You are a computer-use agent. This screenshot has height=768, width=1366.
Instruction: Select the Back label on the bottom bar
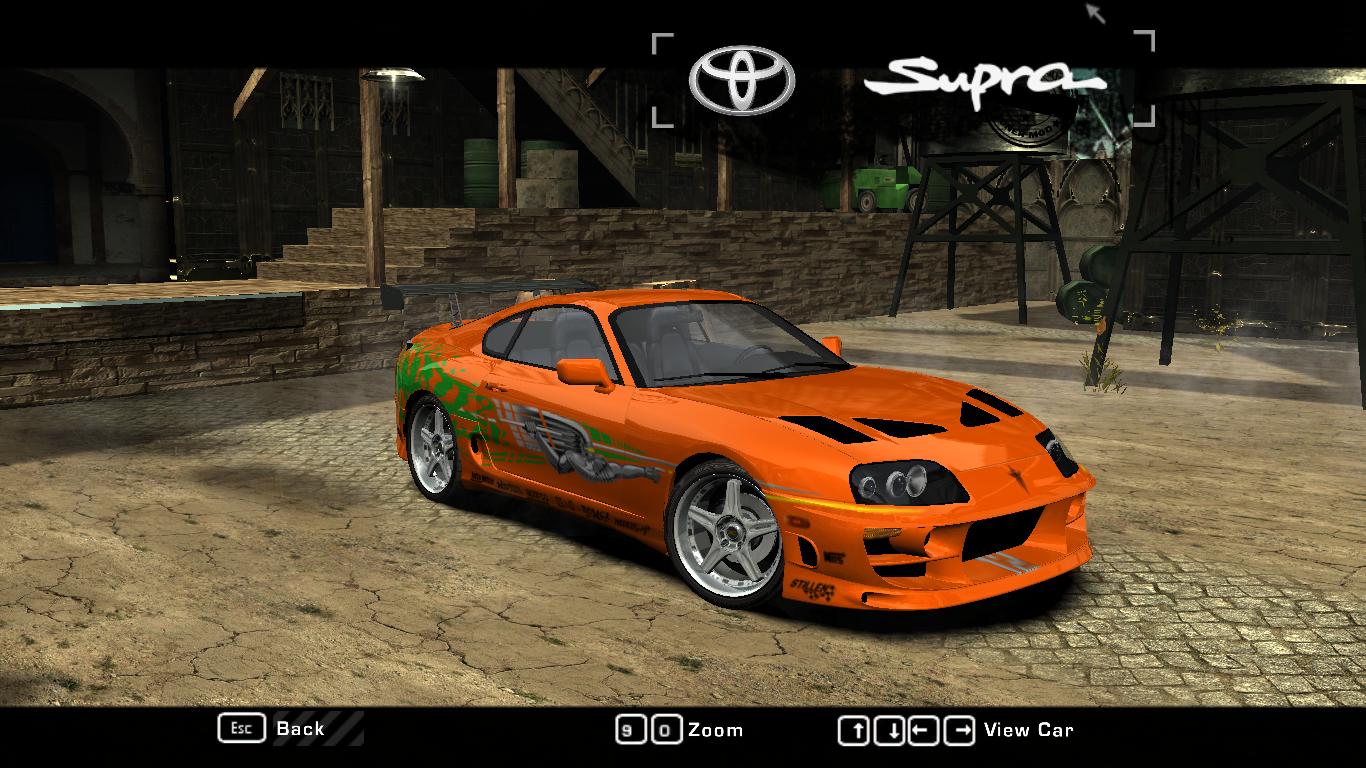click(x=299, y=729)
